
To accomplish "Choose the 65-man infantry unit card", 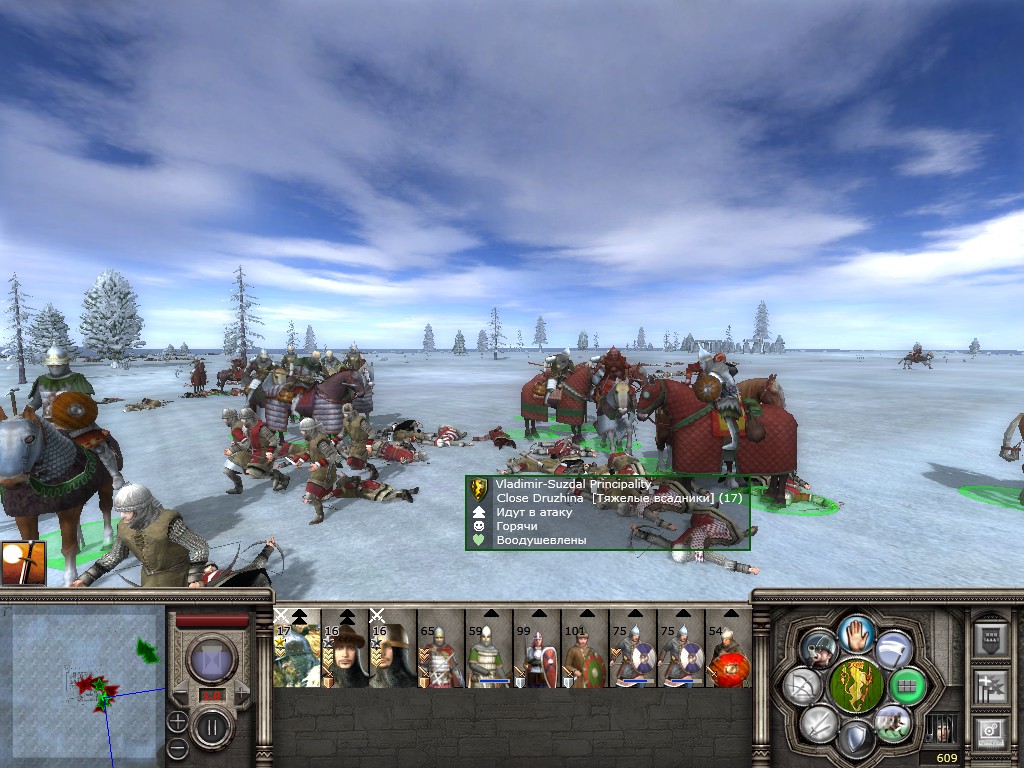I will point(441,650).
